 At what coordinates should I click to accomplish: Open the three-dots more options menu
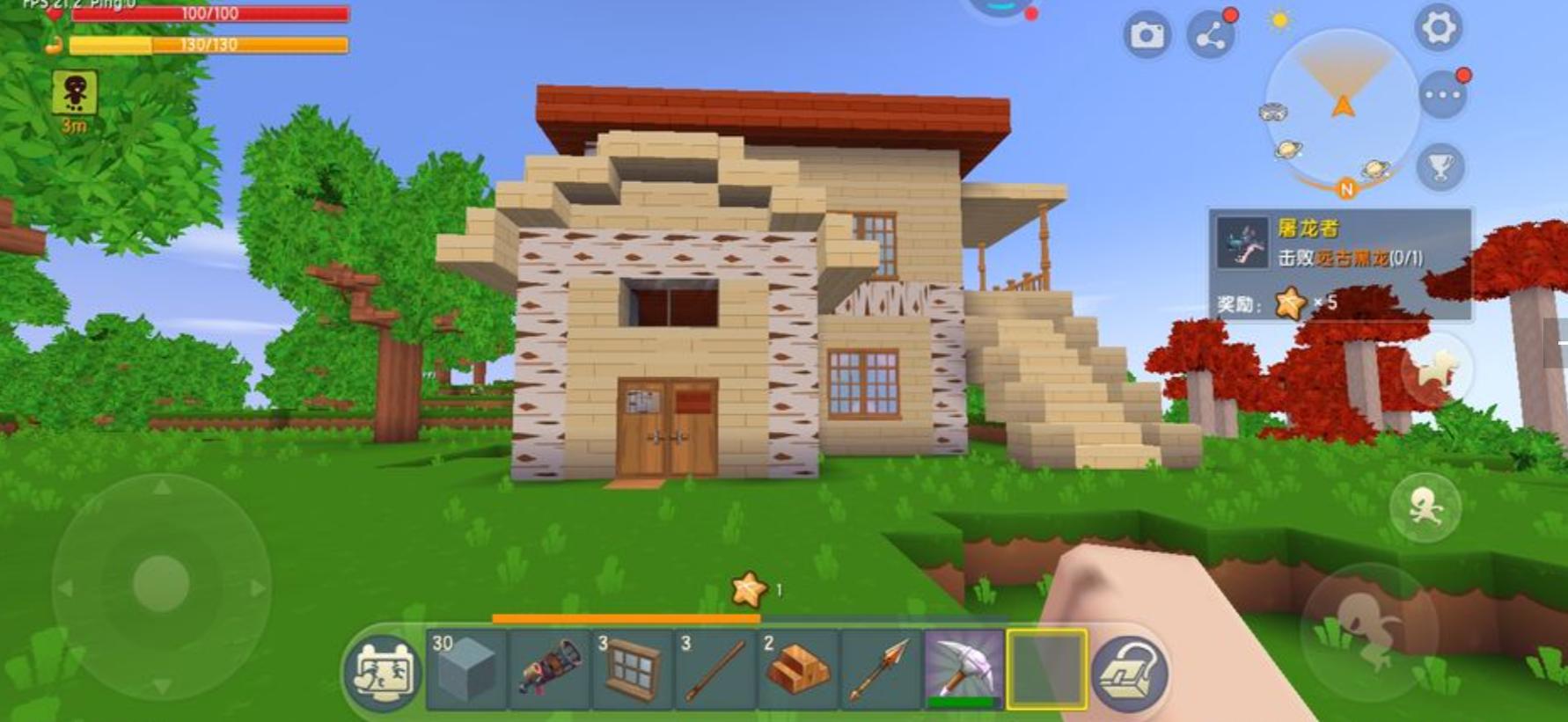tap(1442, 95)
